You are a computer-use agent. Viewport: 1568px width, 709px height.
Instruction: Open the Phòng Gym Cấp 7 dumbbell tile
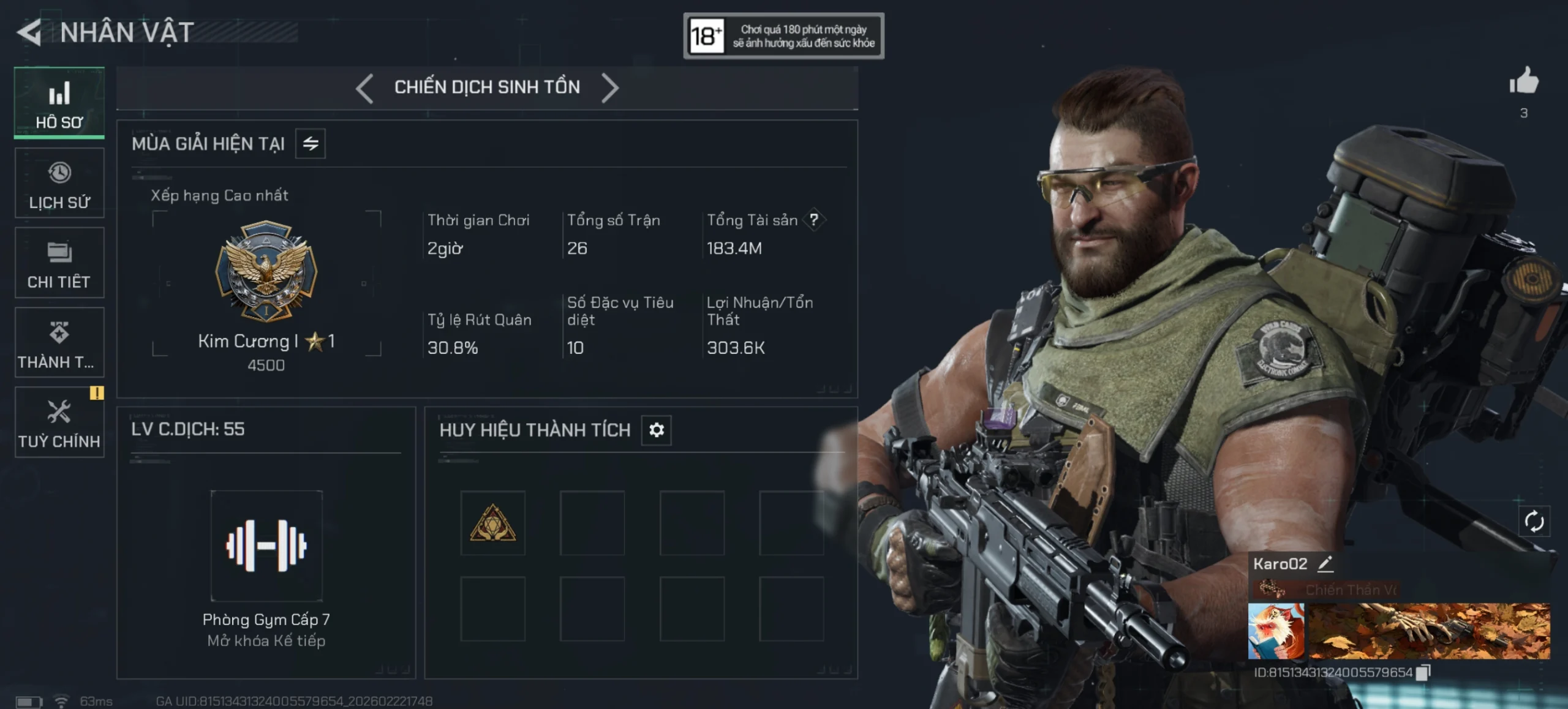point(266,545)
